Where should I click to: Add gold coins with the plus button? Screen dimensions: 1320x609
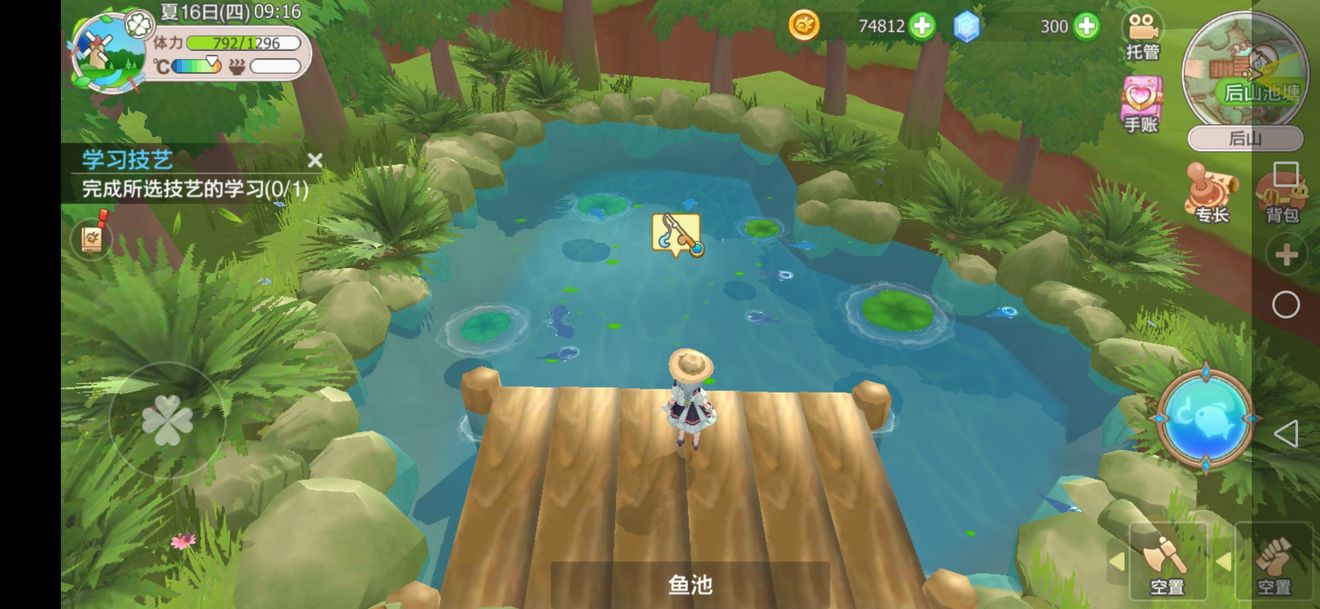[922, 26]
